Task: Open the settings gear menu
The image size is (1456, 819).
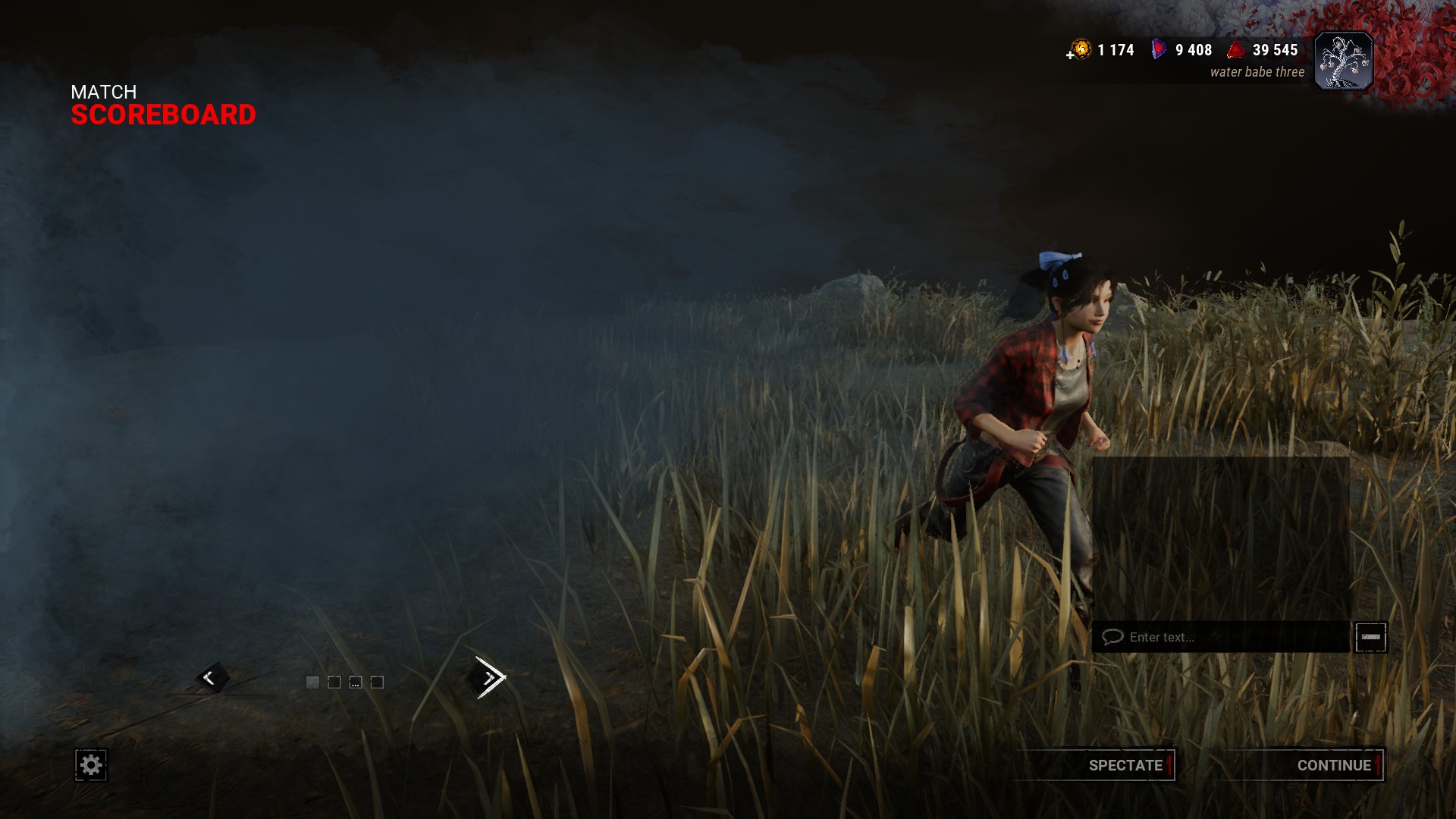Action: click(91, 765)
